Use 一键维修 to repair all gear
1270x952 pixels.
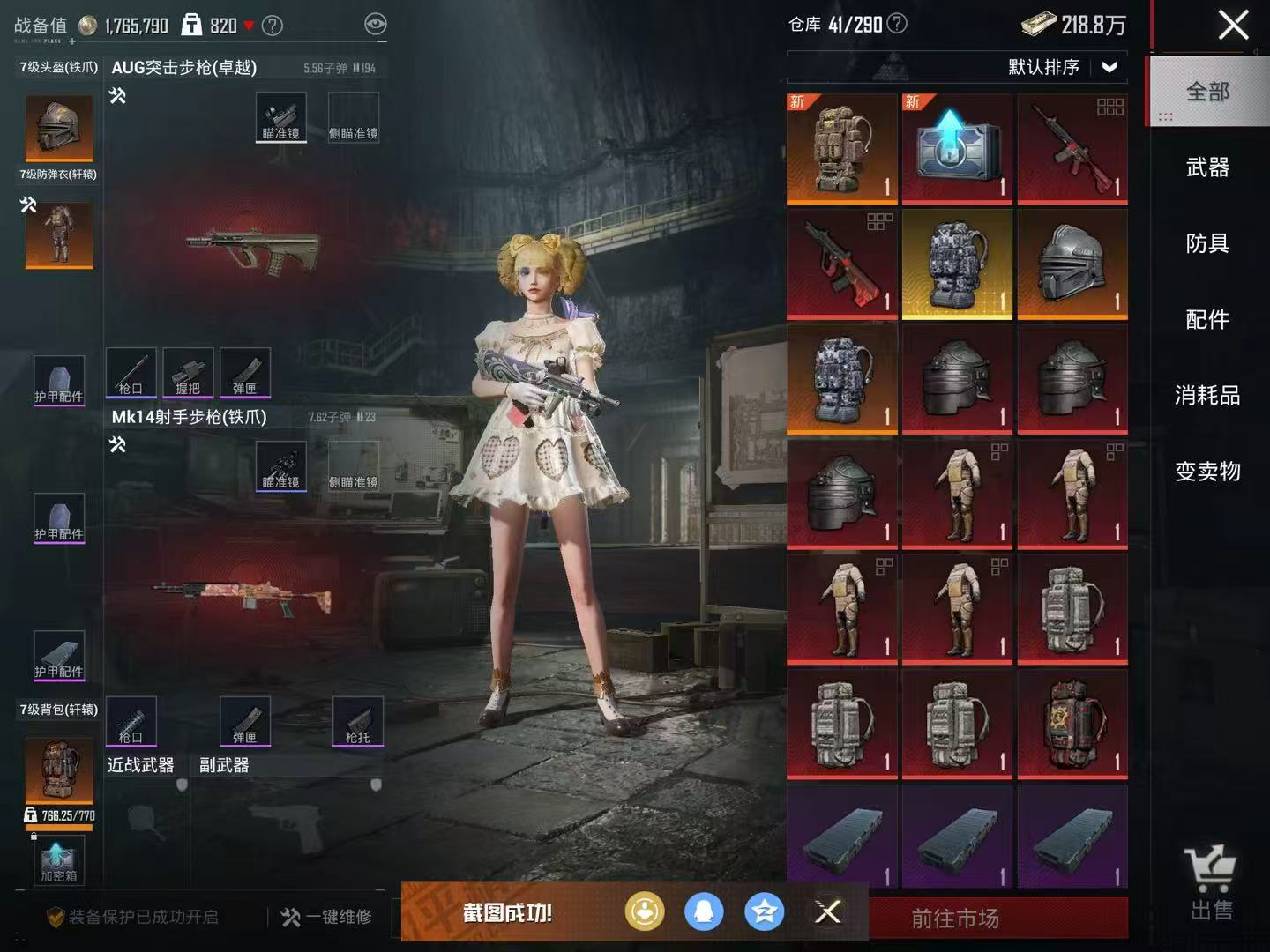click(326, 917)
